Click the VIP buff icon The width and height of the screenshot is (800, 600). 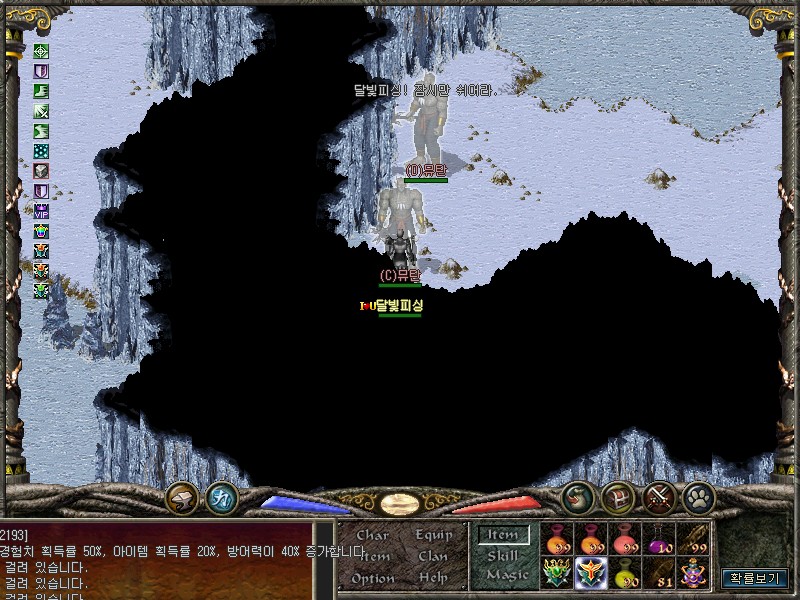(41, 211)
